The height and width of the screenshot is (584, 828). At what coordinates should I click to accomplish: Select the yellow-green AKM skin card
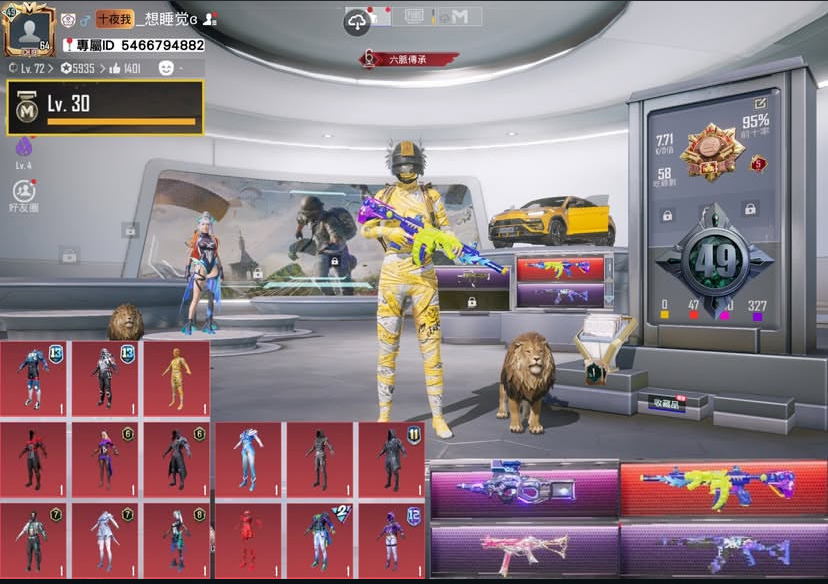(x=722, y=487)
